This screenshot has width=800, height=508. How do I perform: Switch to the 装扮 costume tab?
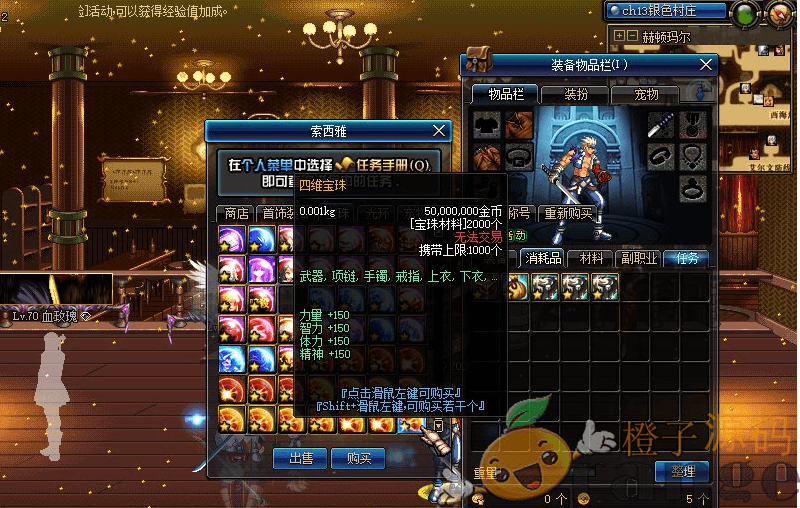[576, 94]
